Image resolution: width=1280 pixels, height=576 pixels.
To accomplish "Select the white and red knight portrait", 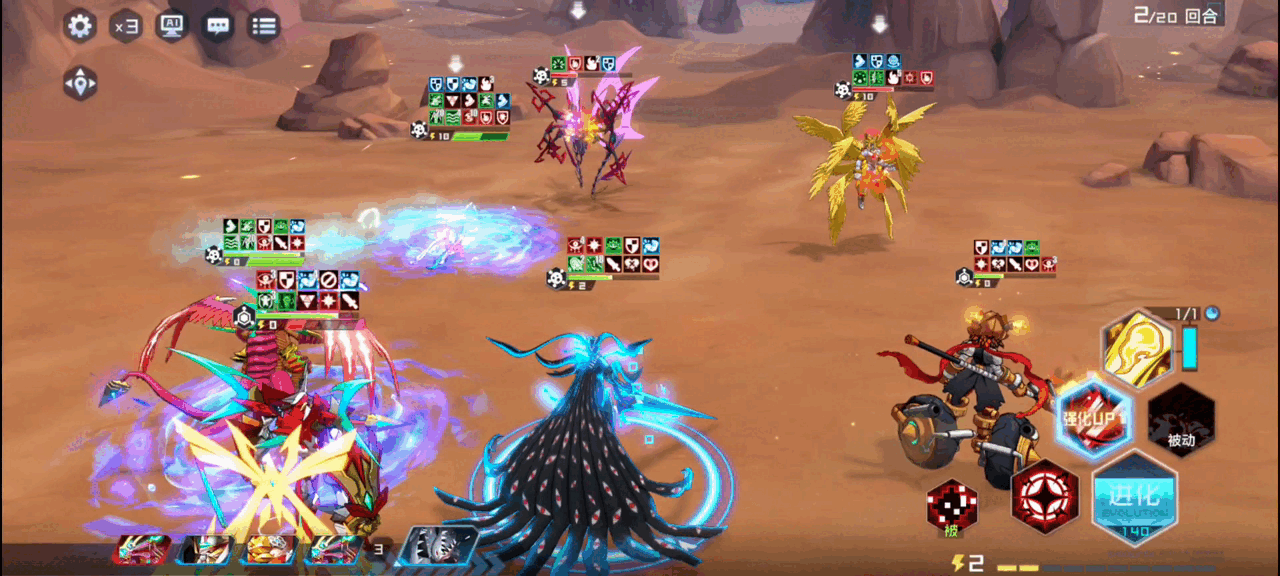I will [x=207, y=550].
